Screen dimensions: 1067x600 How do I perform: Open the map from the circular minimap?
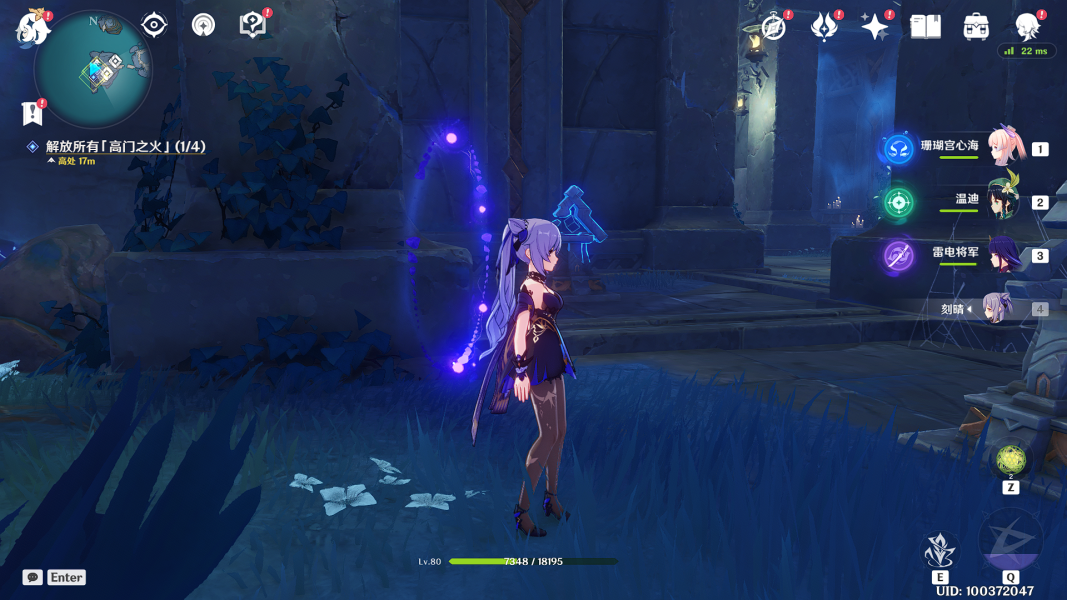93,69
